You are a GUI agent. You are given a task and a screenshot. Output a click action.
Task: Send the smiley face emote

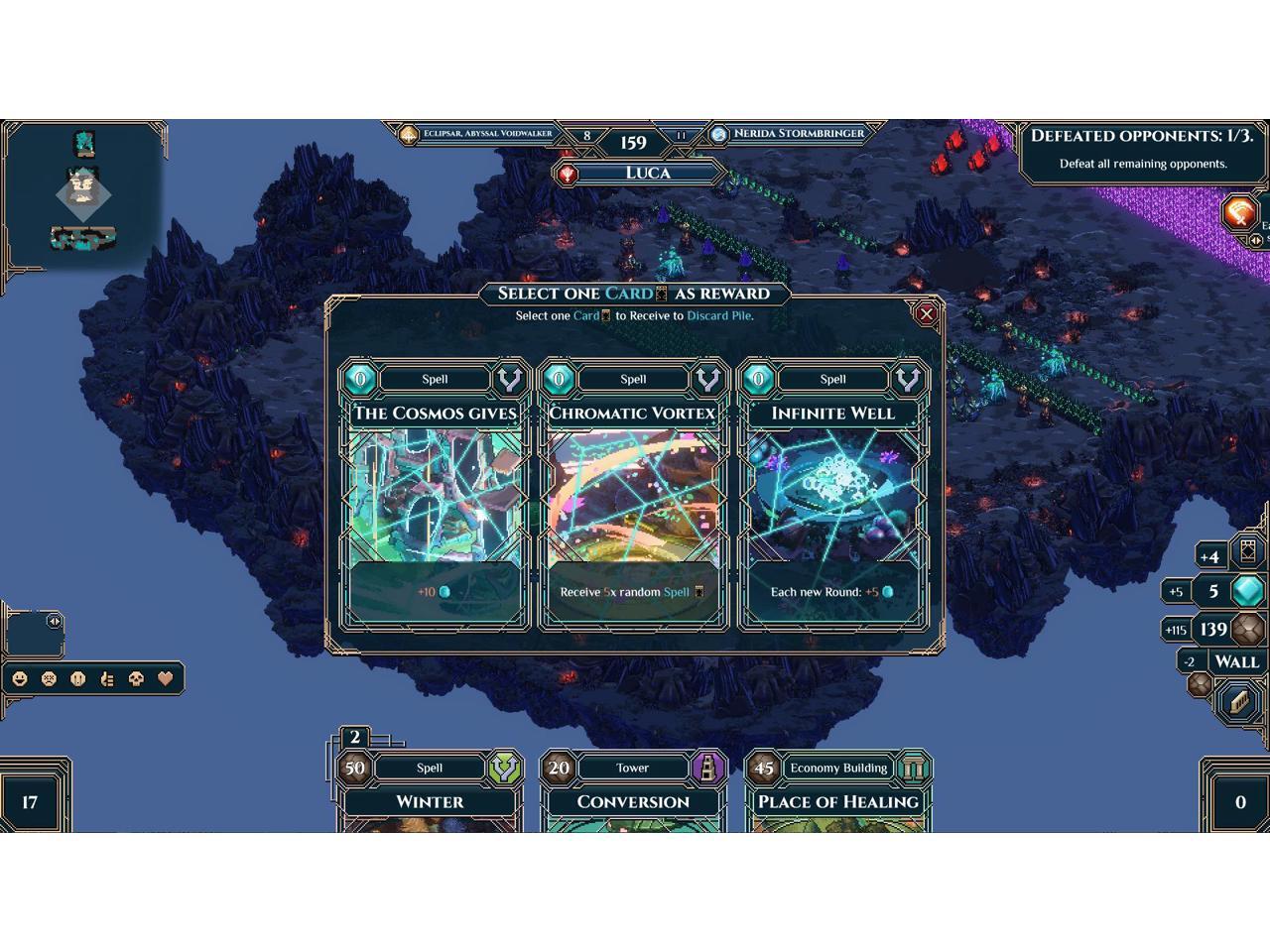20,679
